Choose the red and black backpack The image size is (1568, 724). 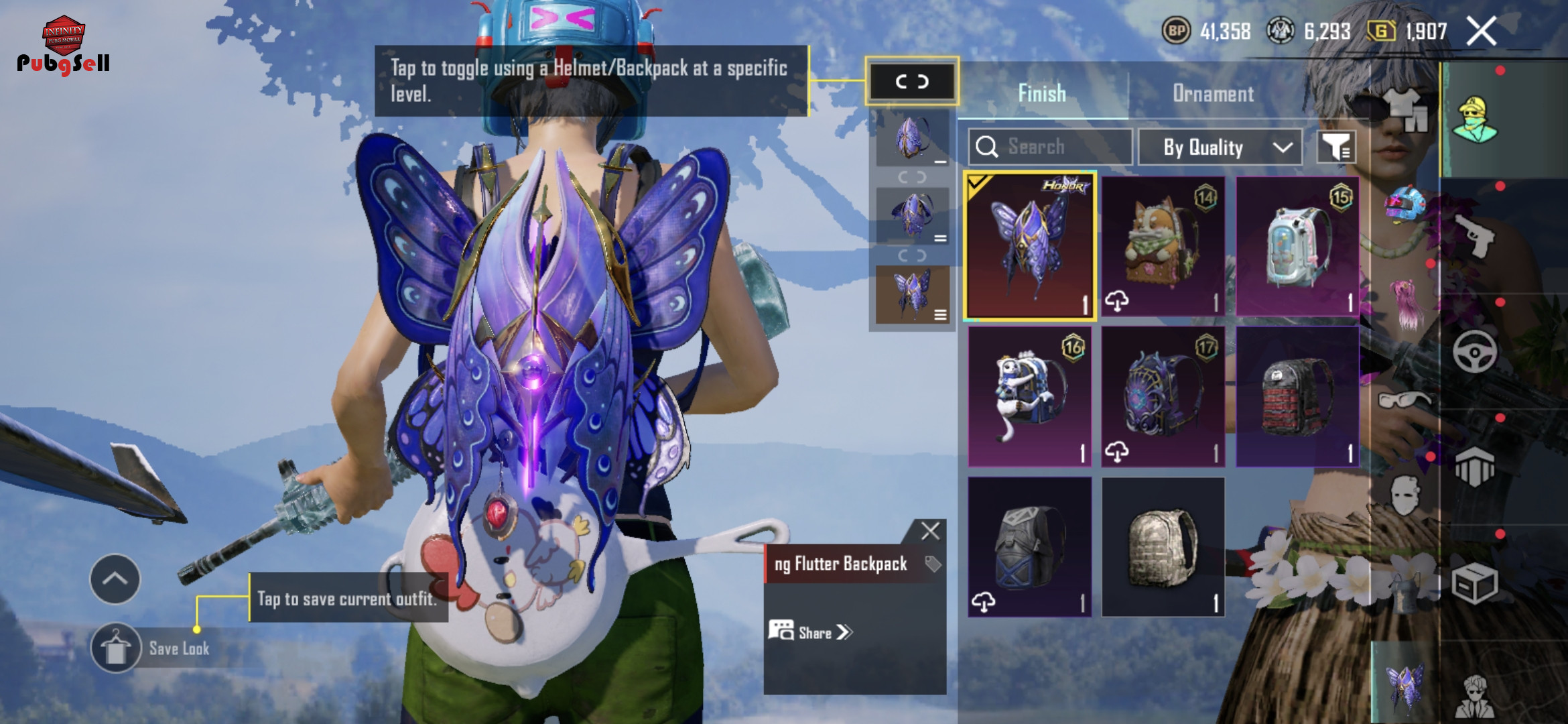1297,397
